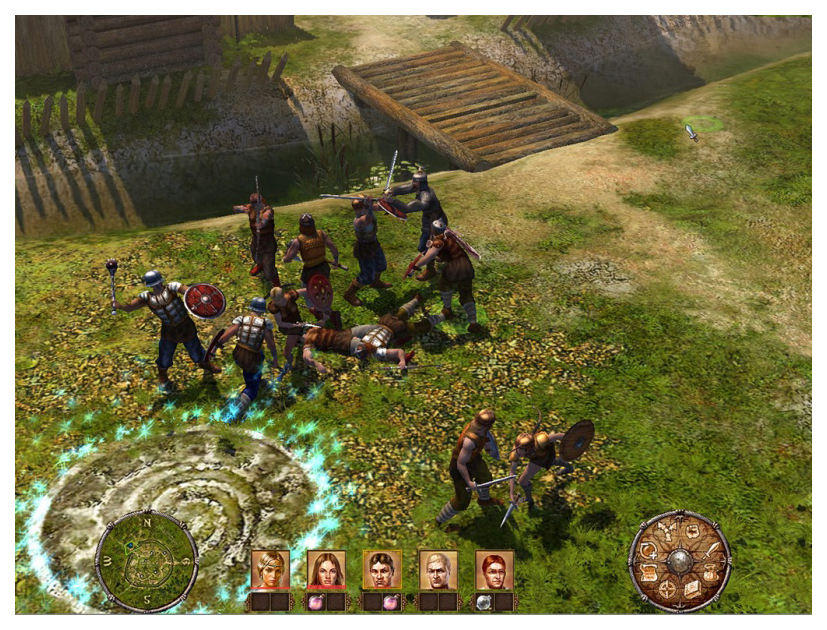Select the highlighted dark-haired man portrait
The height and width of the screenshot is (630, 827).
click(x=382, y=570)
